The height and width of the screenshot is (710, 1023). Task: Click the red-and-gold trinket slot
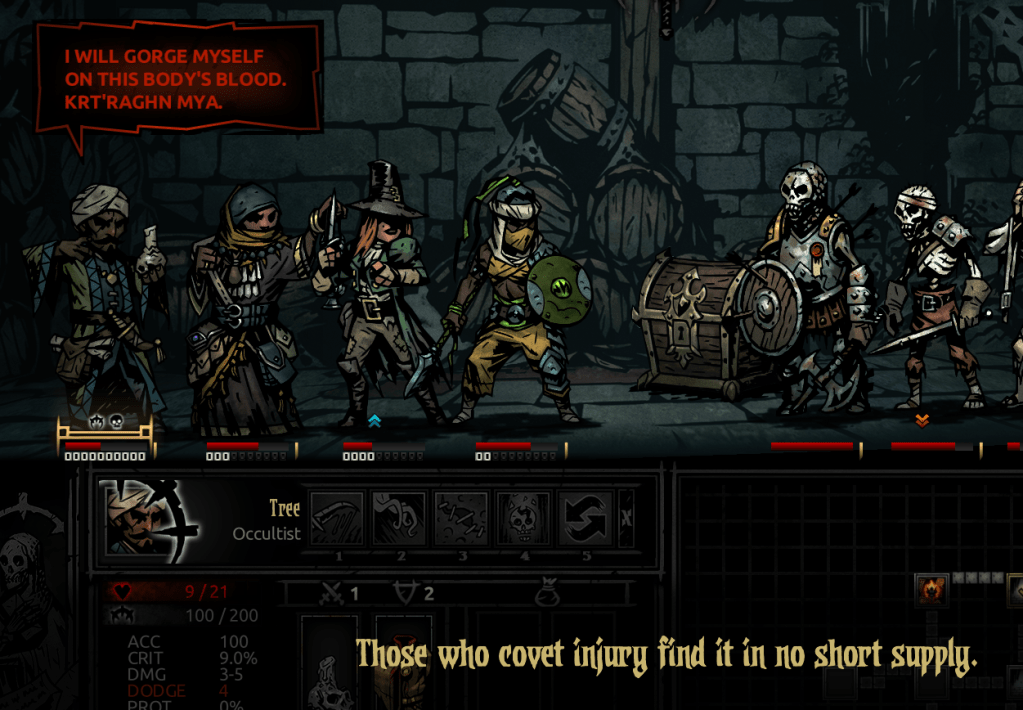404,670
